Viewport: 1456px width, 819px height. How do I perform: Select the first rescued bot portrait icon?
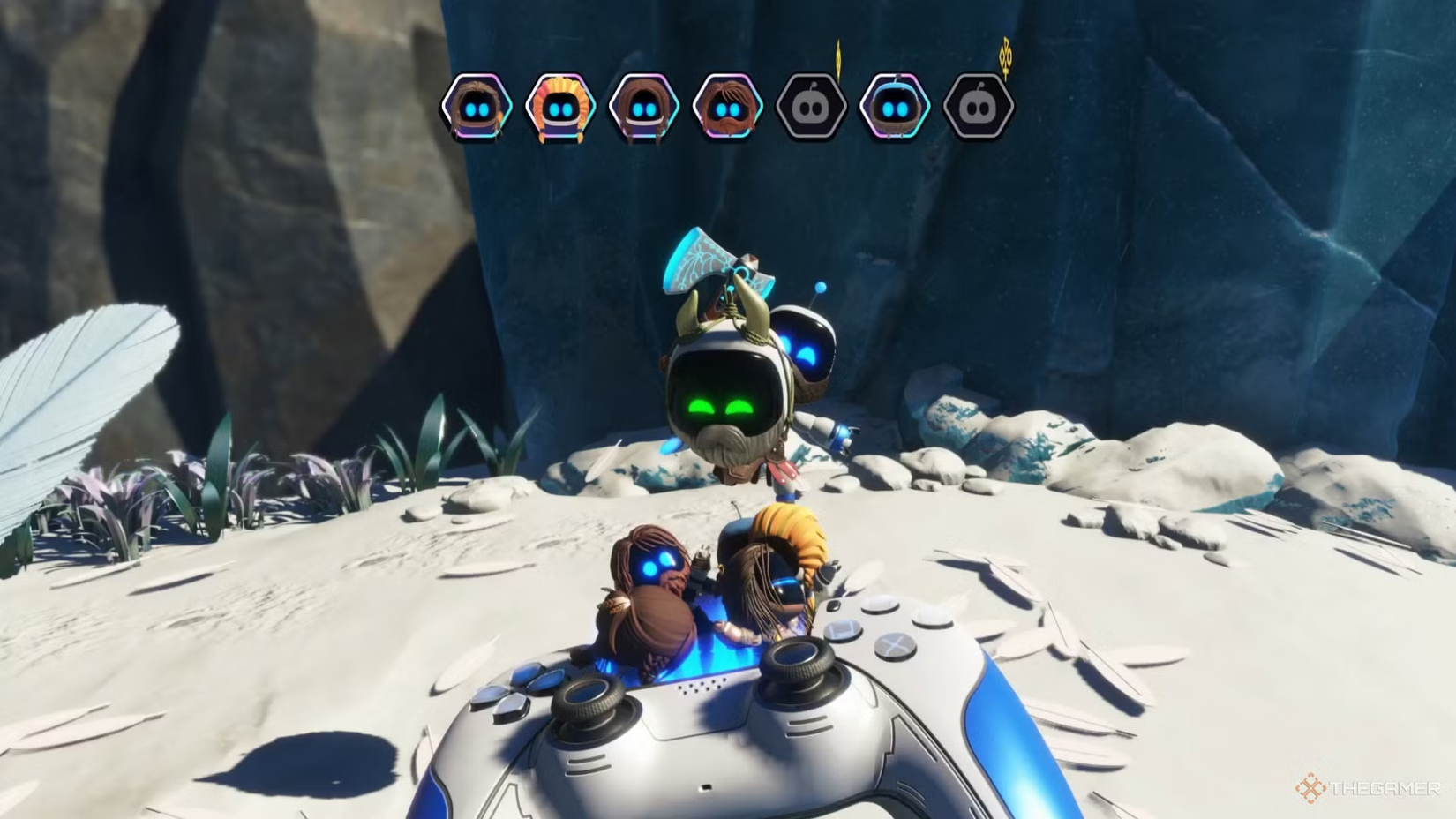(x=477, y=107)
